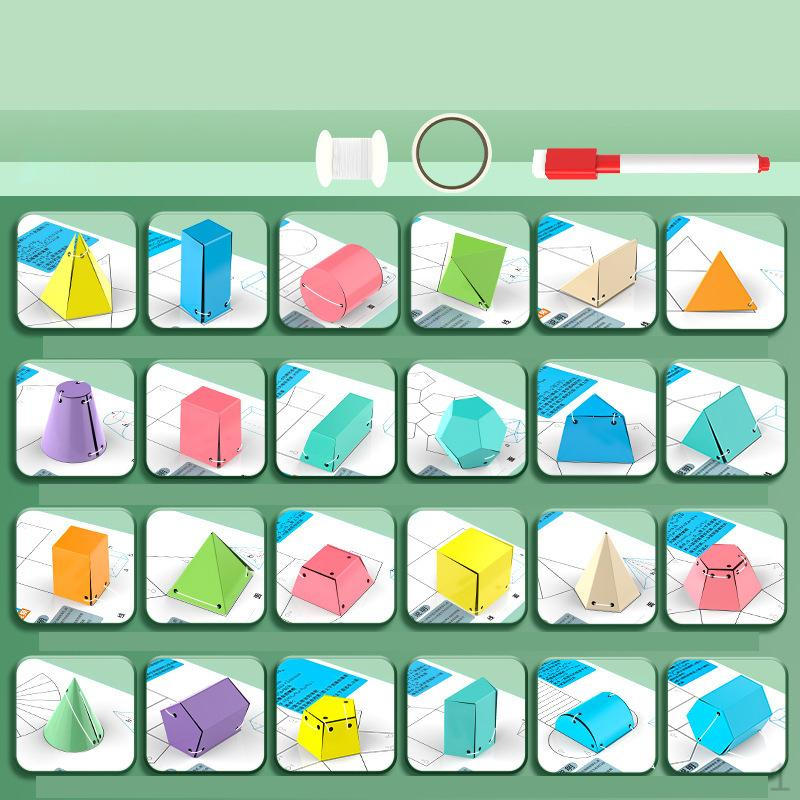Image resolution: width=800 pixels, height=800 pixels.
Task: Pick the long teal cuboid tile
Action: [338, 418]
